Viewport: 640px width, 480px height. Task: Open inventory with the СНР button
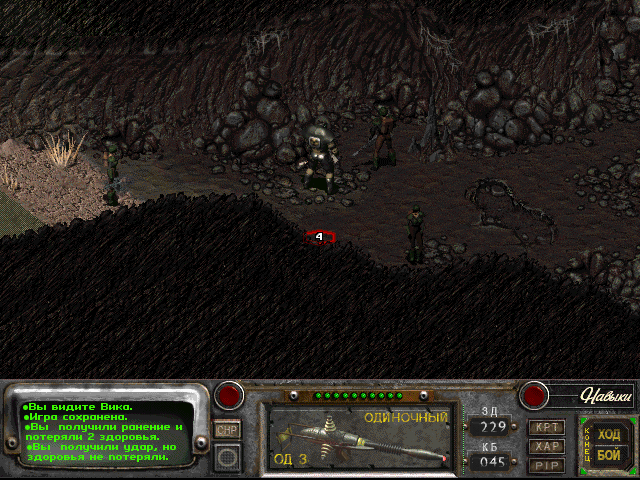pos(229,428)
